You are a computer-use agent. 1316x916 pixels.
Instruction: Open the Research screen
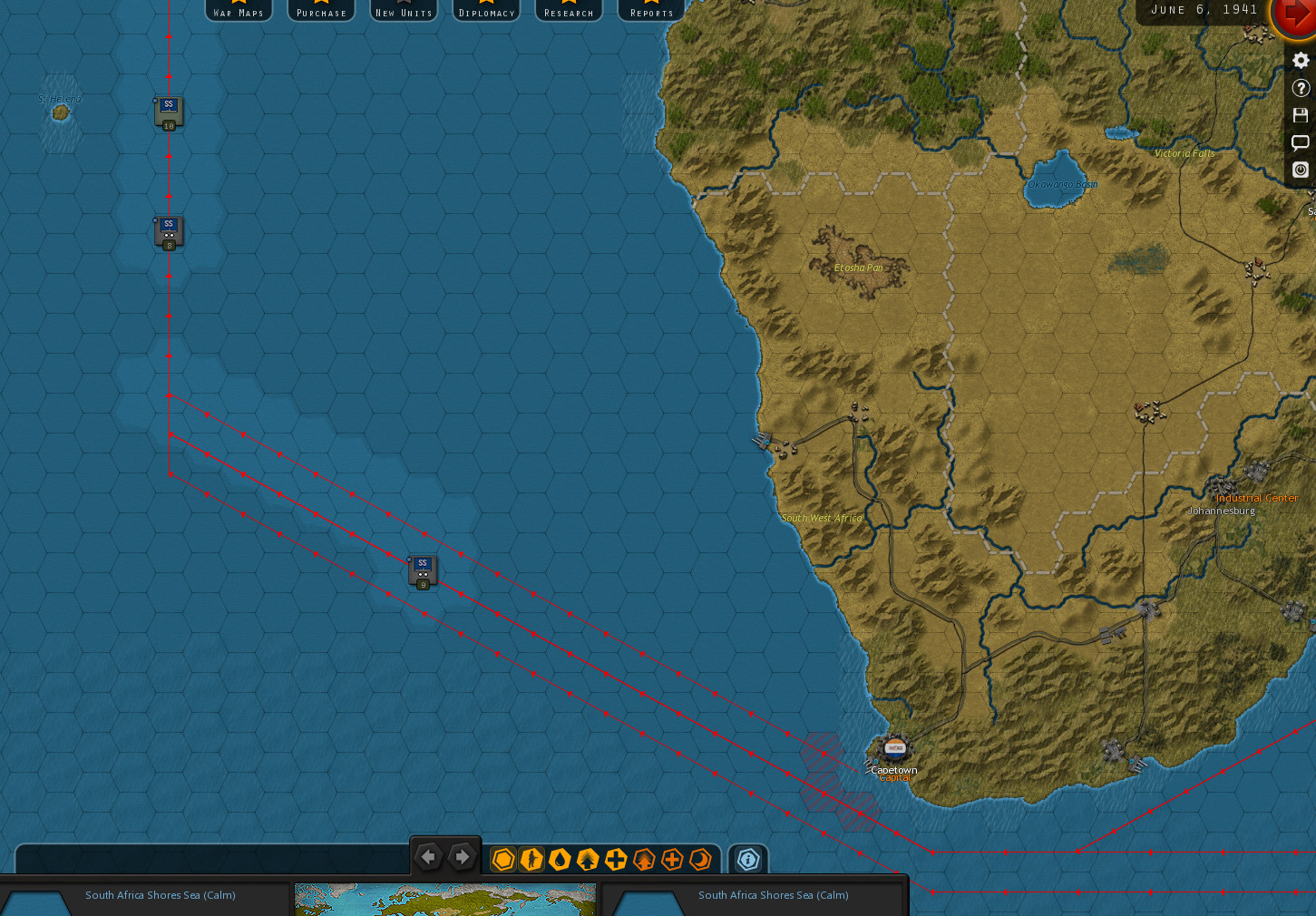569,11
